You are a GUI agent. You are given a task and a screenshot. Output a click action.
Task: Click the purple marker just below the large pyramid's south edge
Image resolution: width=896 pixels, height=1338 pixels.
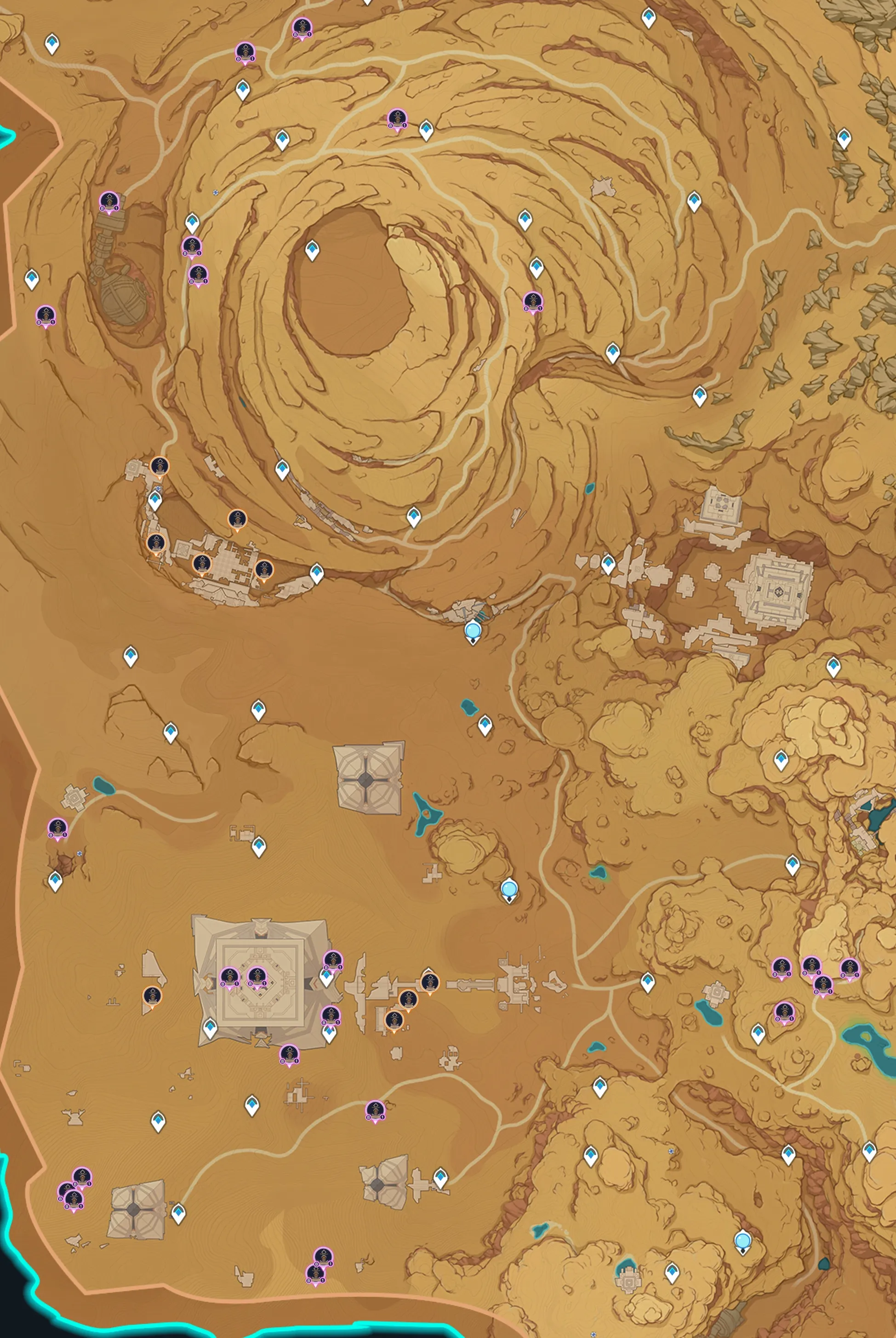(x=289, y=1054)
